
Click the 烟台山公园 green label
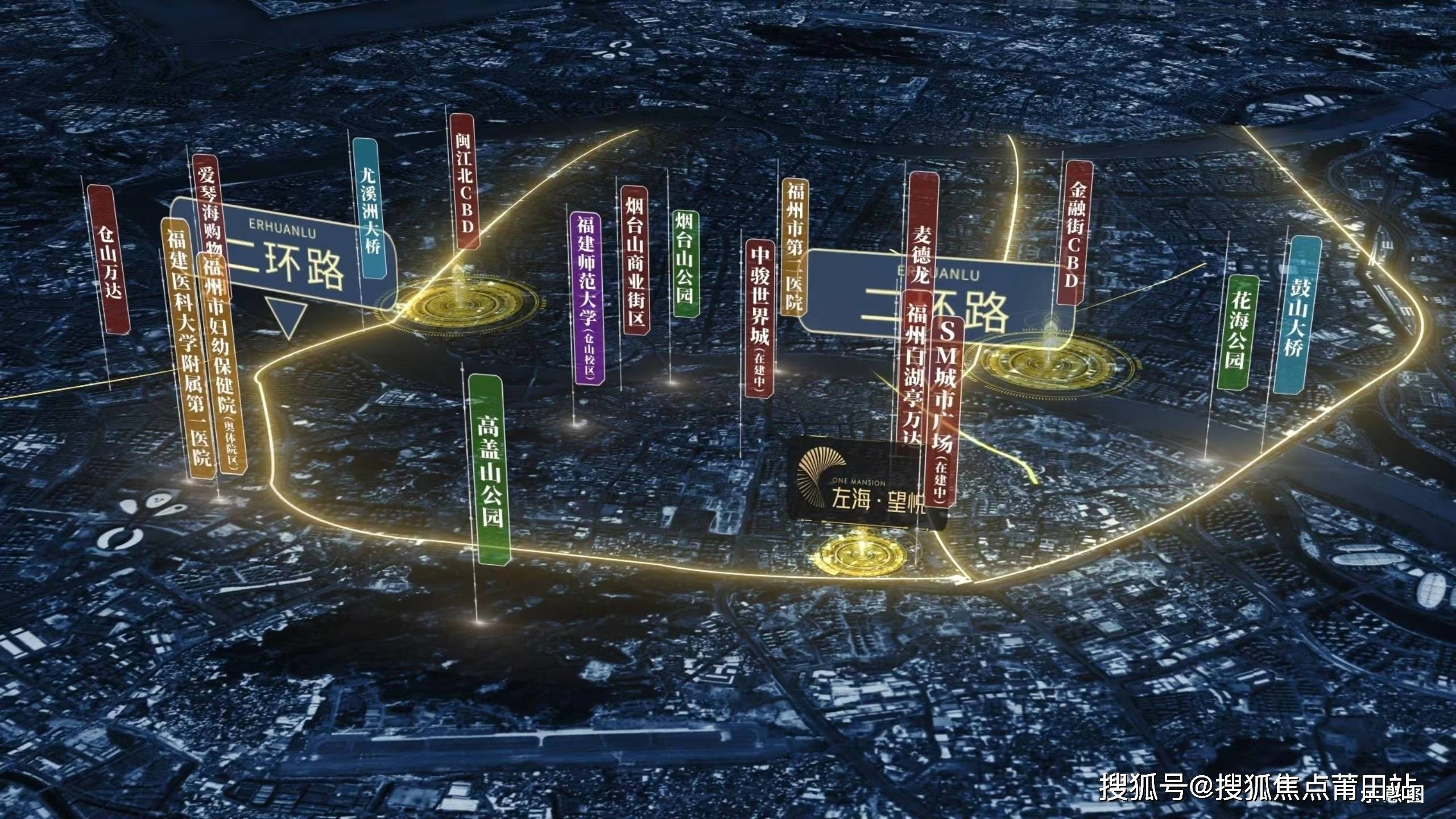point(685,263)
